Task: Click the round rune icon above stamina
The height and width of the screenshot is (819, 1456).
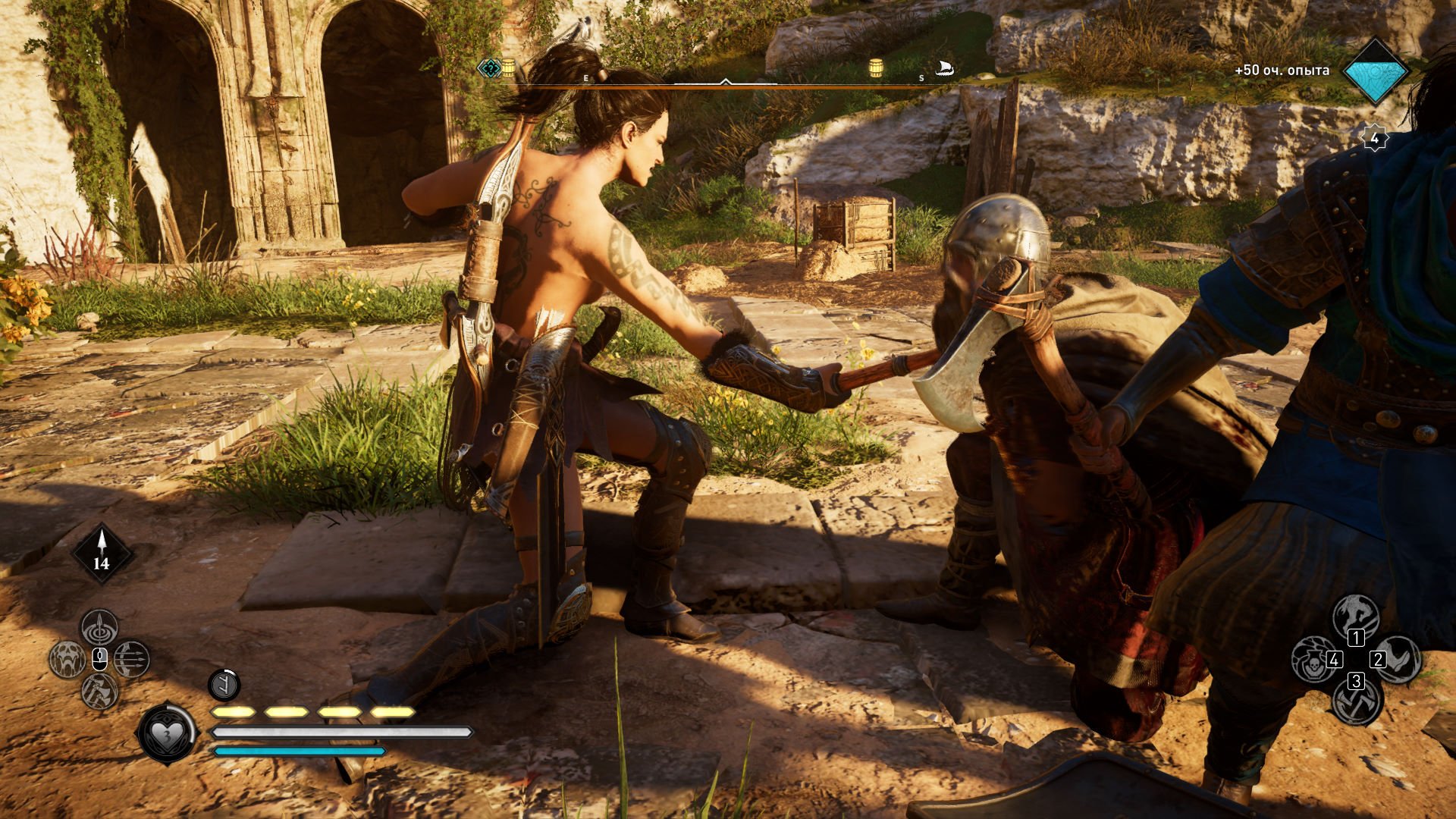Action: 224,686
